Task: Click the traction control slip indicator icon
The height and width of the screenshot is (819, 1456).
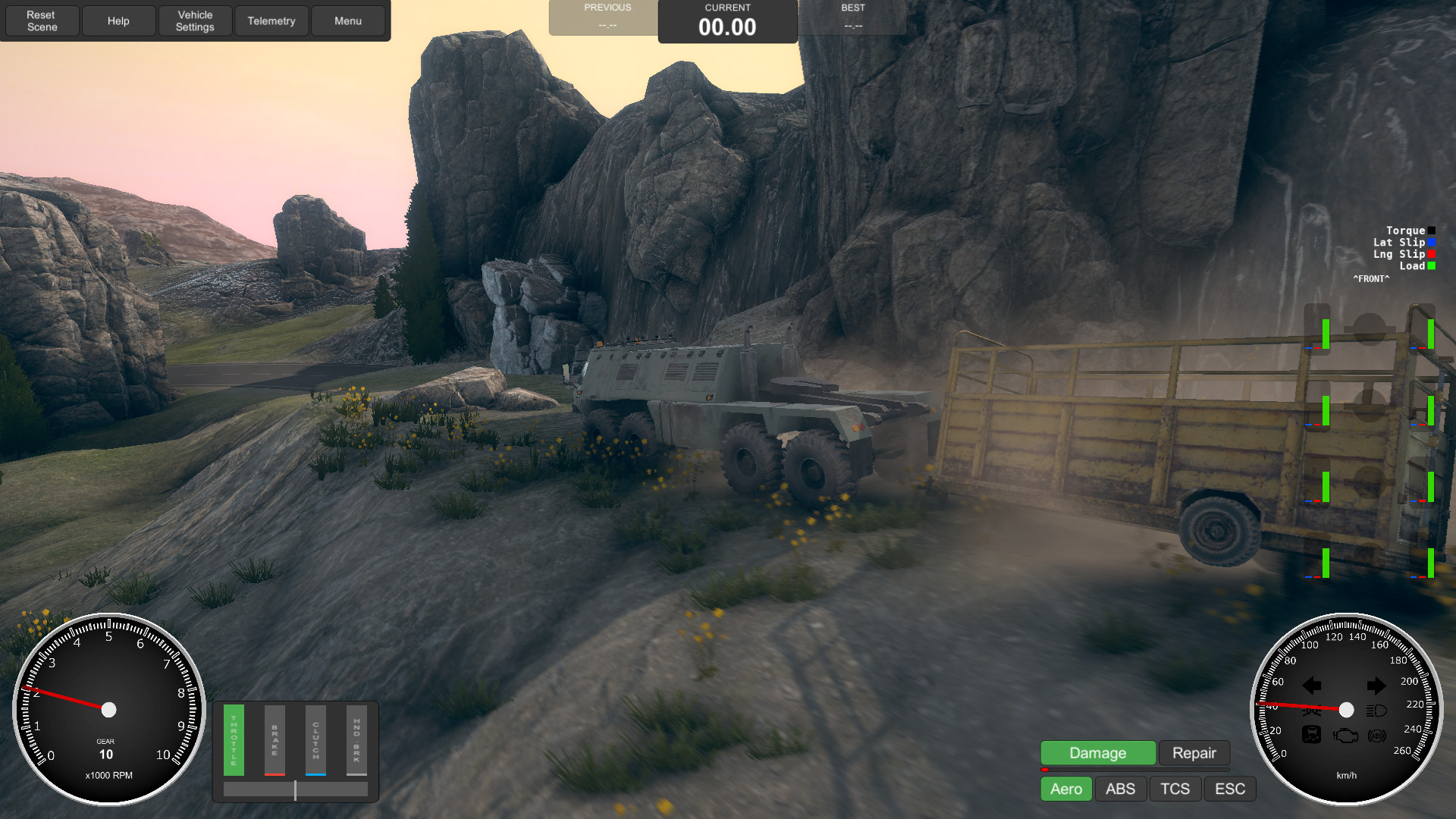Action: (x=1311, y=735)
